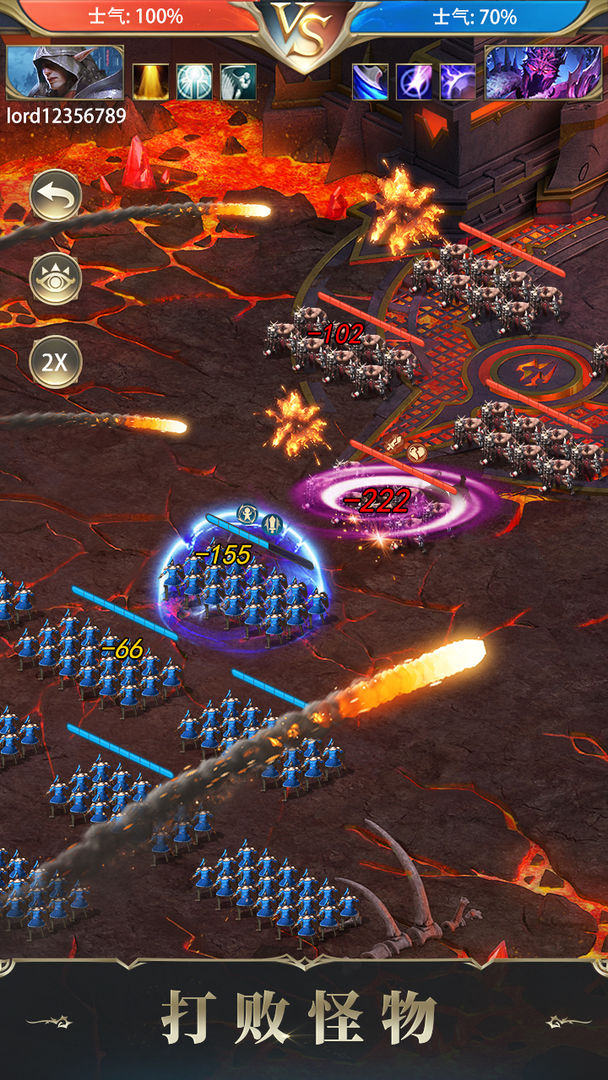Activate the teal winged skill icon
The width and height of the screenshot is (608, 1080).
click(238, 82)
